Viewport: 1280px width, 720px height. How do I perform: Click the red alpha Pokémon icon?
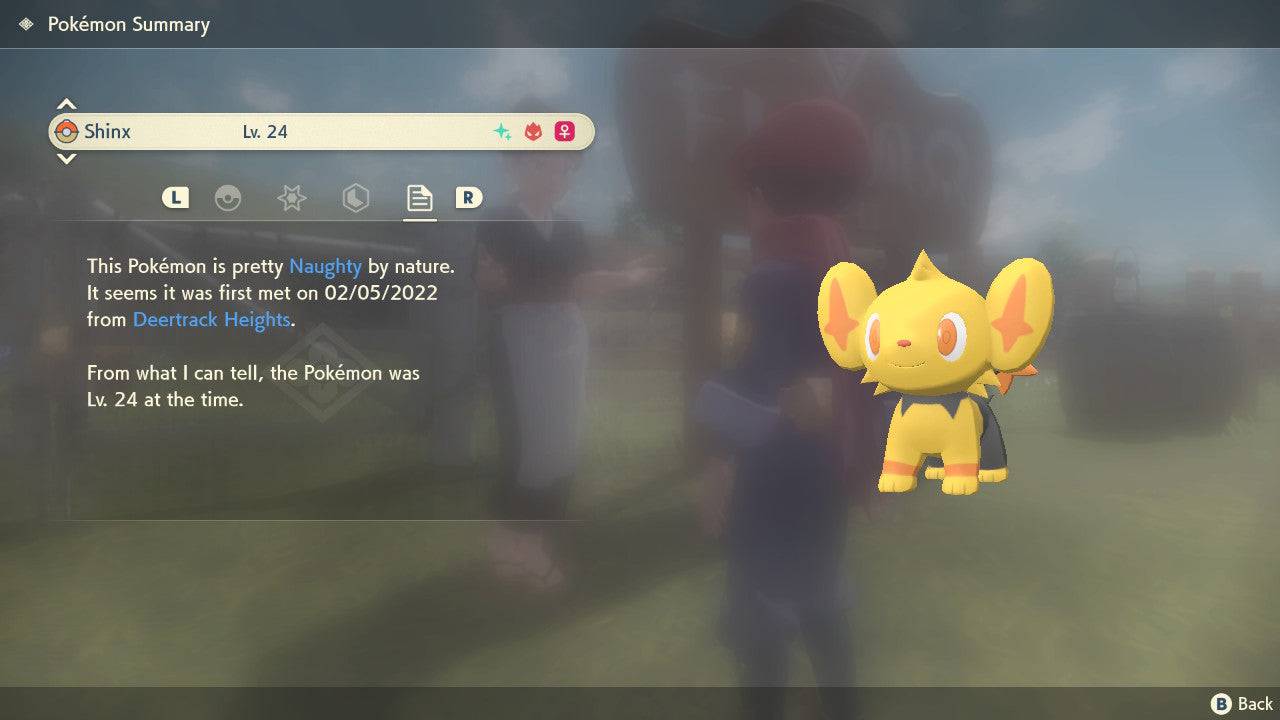pos(531,131)
